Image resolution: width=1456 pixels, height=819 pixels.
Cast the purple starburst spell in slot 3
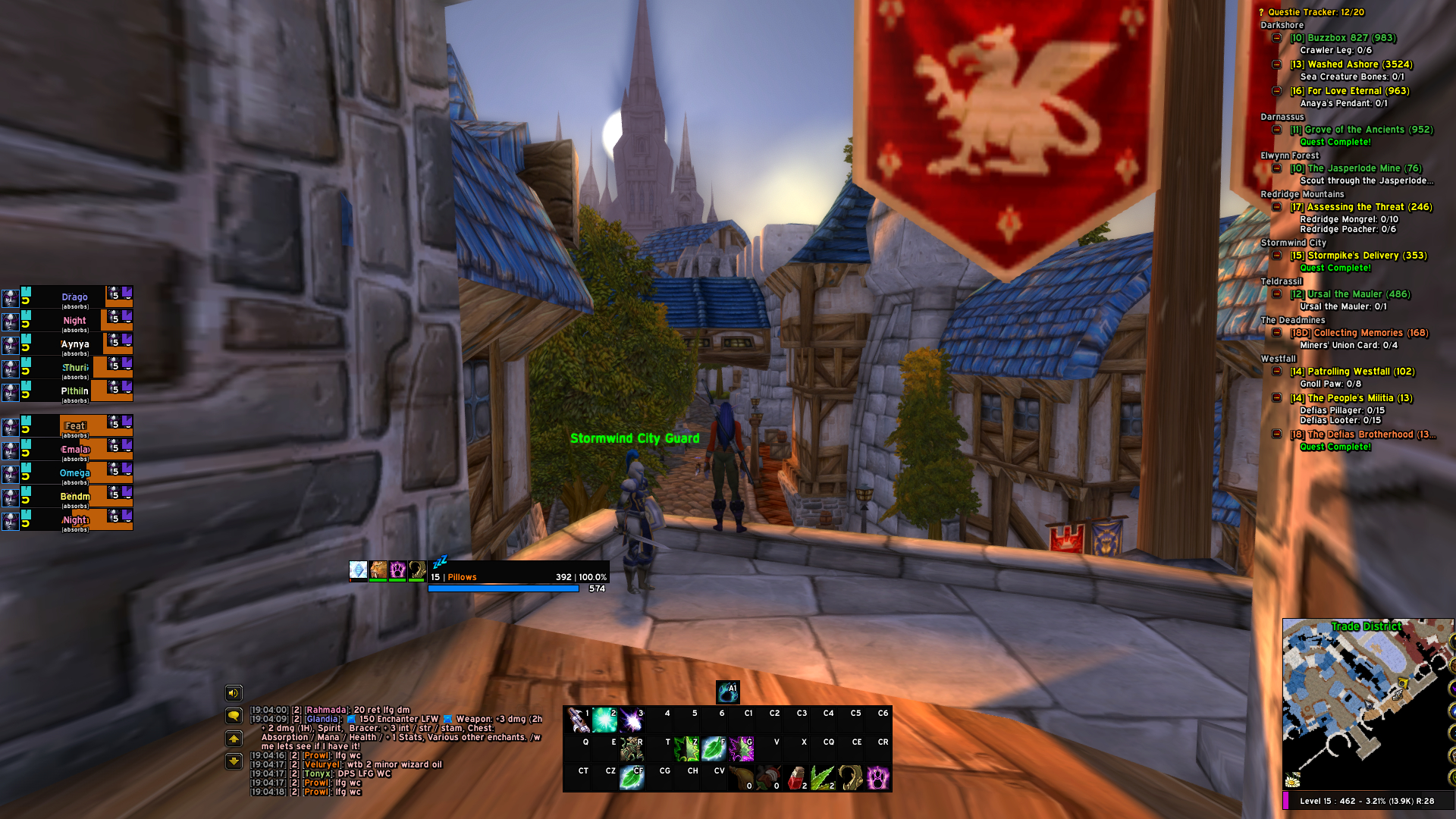pos(631,719)
